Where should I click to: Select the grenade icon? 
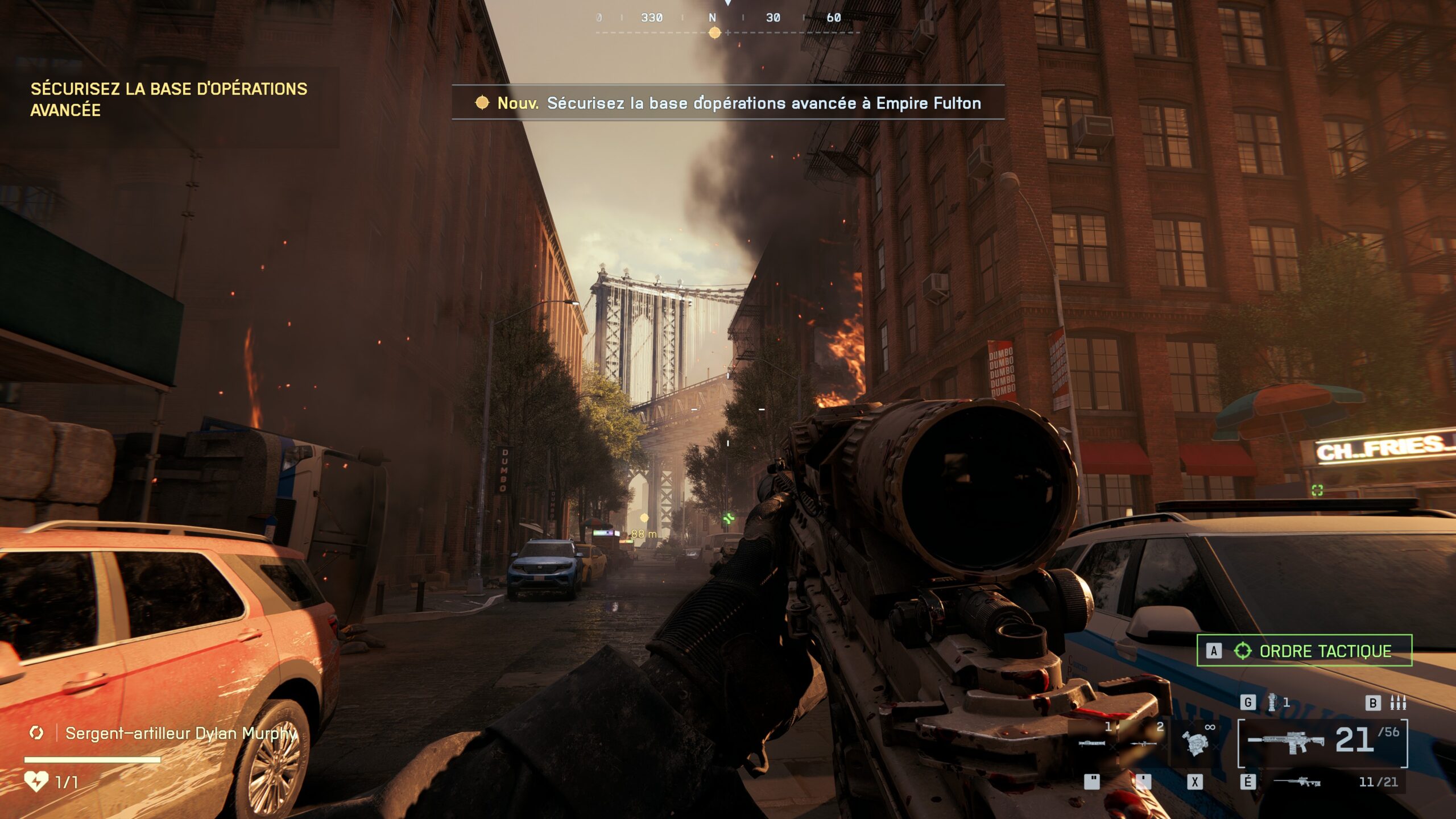[x=1272, y=702]
